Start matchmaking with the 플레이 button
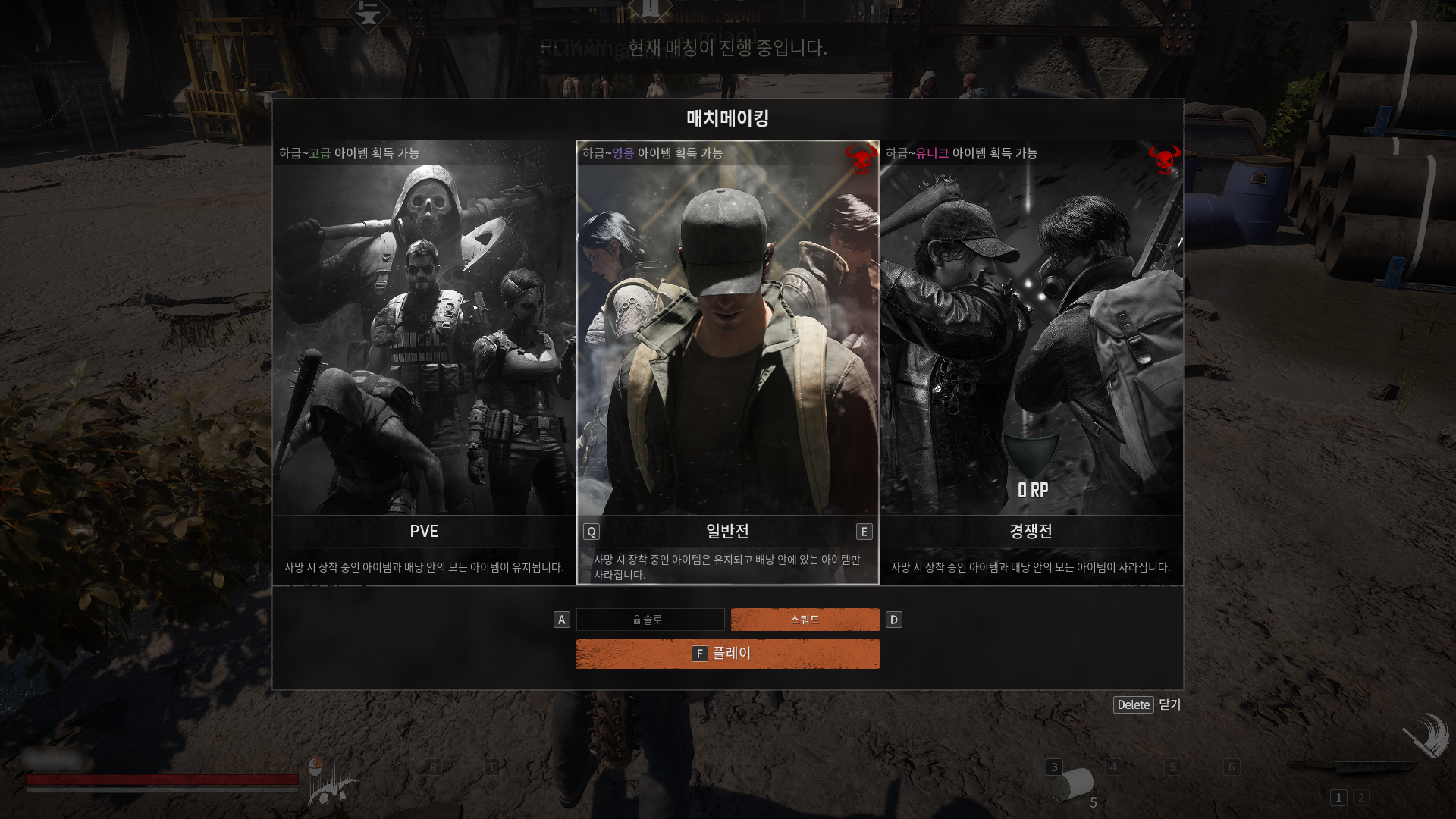This screenshot has height=819, width=1456. click(727, 654)
